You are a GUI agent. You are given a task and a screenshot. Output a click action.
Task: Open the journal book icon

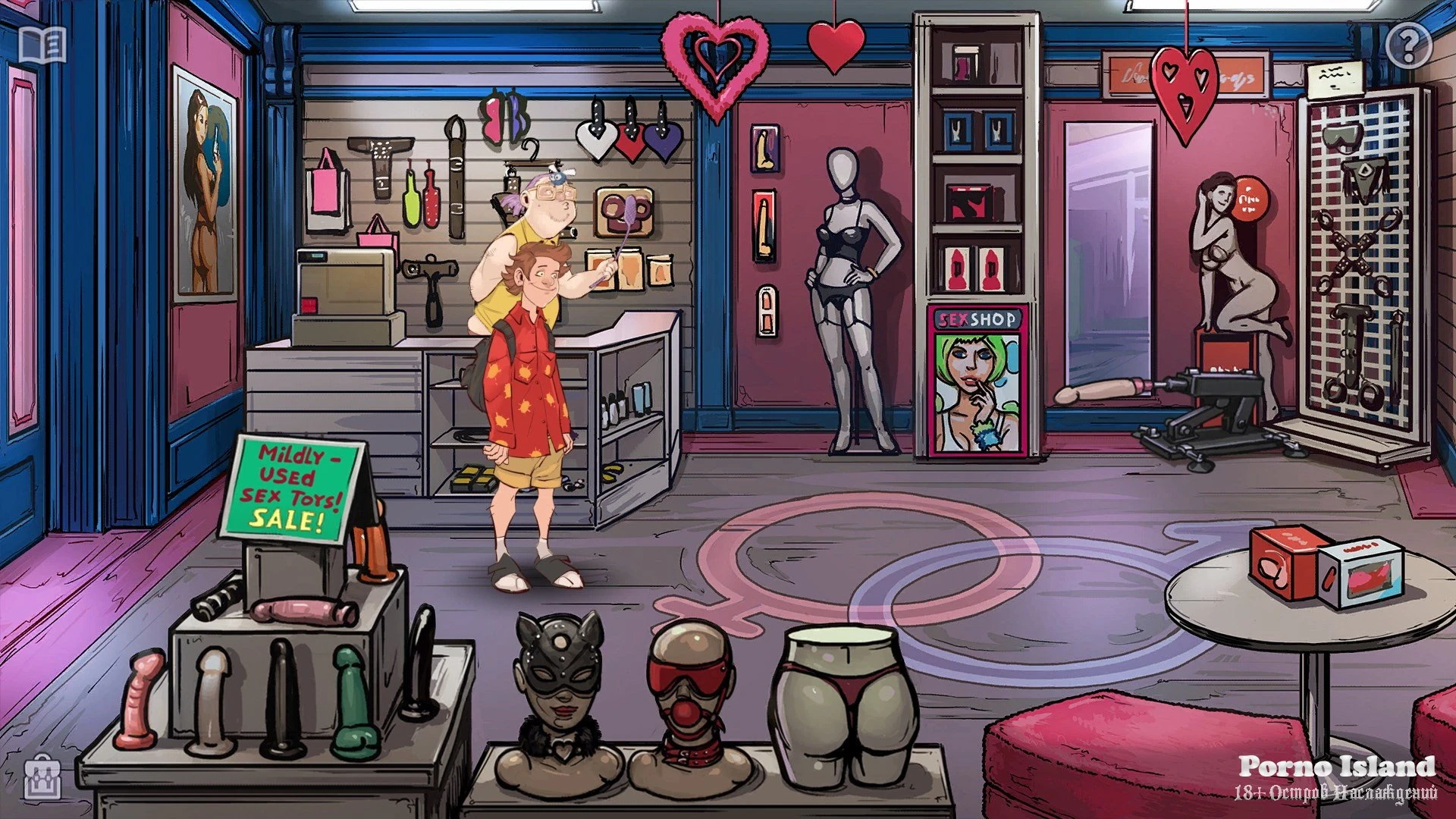(42, 45)
